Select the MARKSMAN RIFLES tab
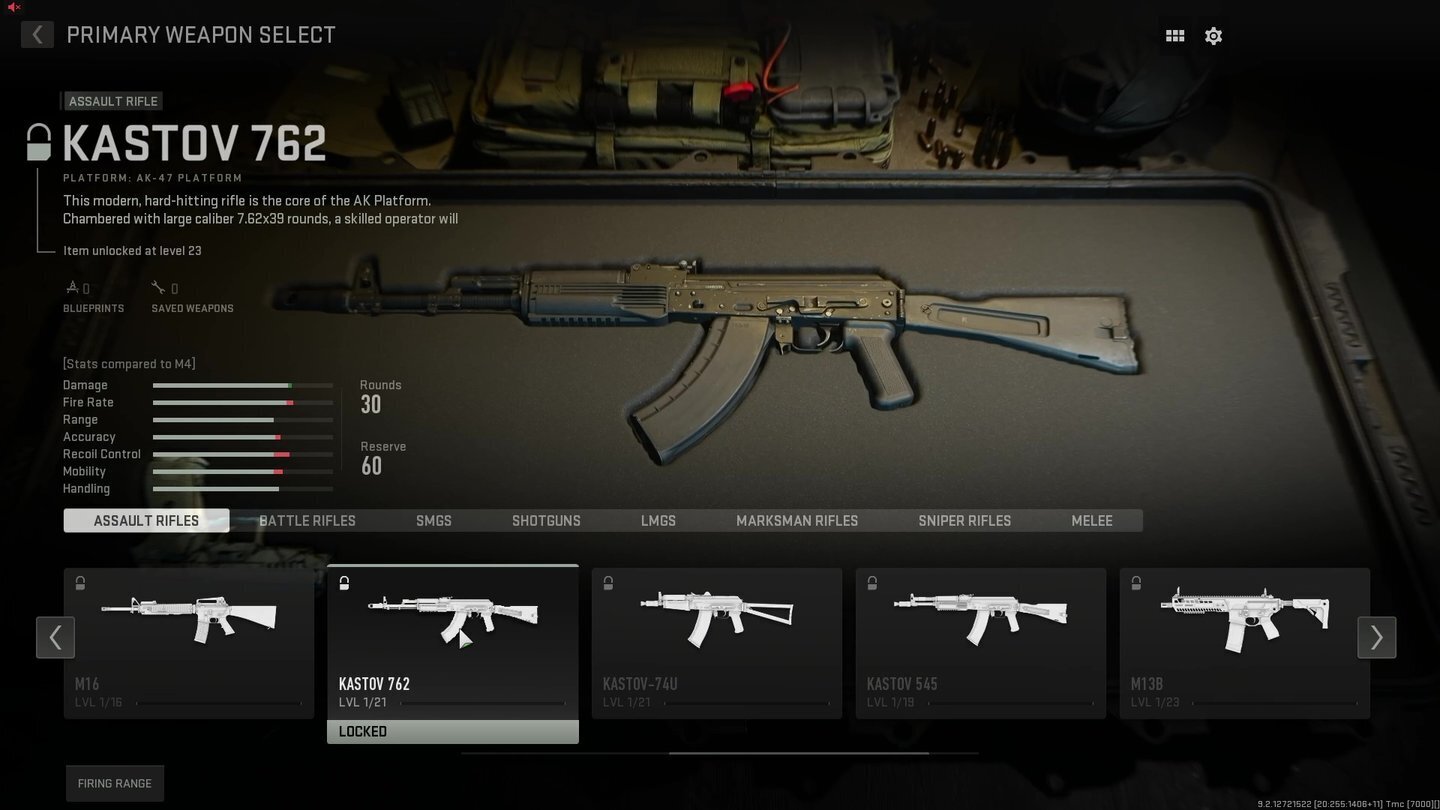The width and height of the screenshot is (1440, 810). pos(797,520)
